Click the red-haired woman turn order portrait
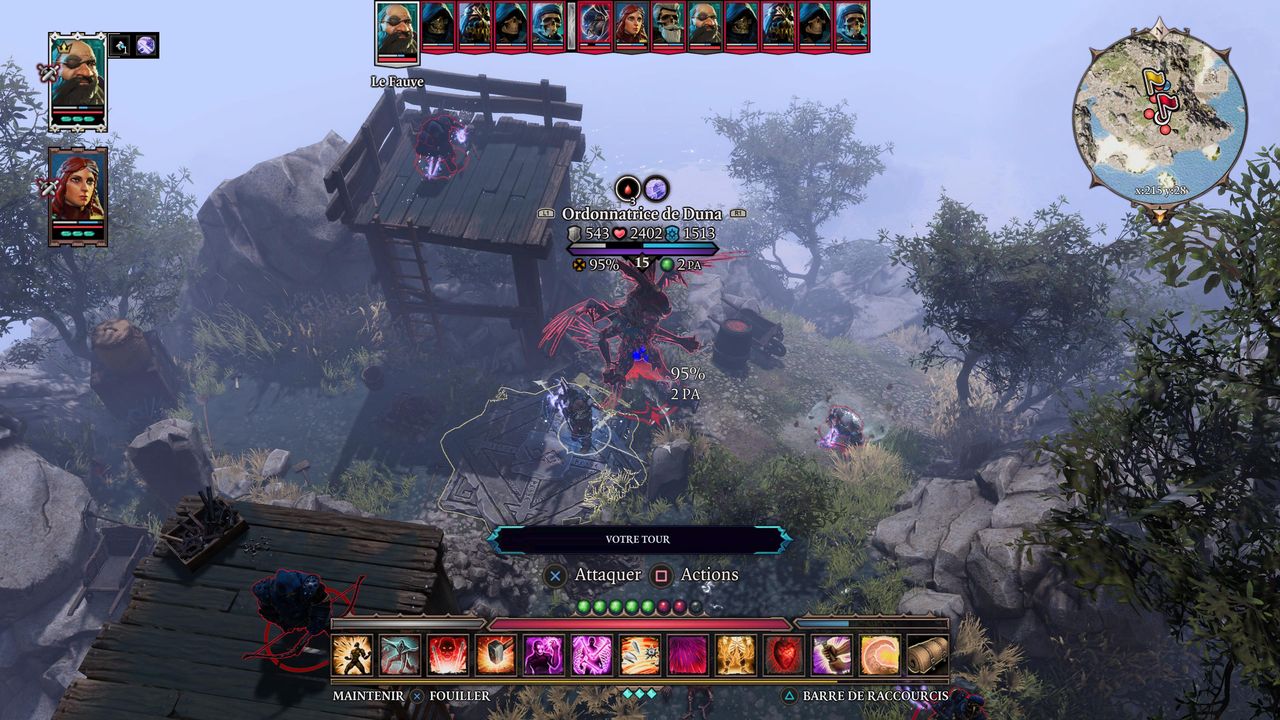 [631, 25]
